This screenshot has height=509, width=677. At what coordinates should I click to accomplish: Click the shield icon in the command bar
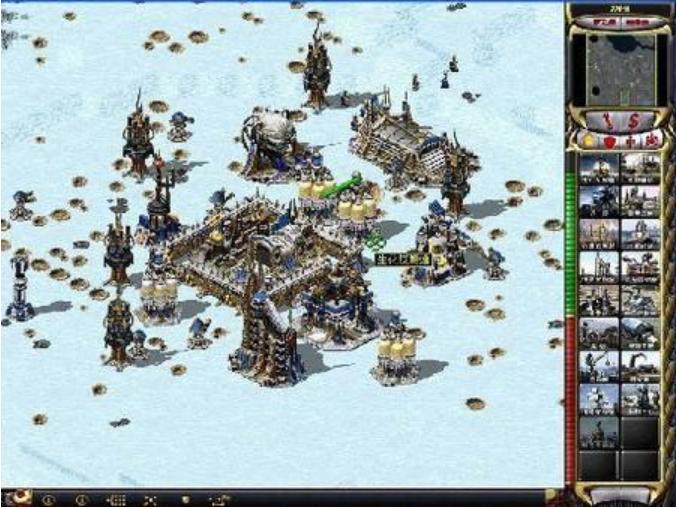(x=184, y=499)
